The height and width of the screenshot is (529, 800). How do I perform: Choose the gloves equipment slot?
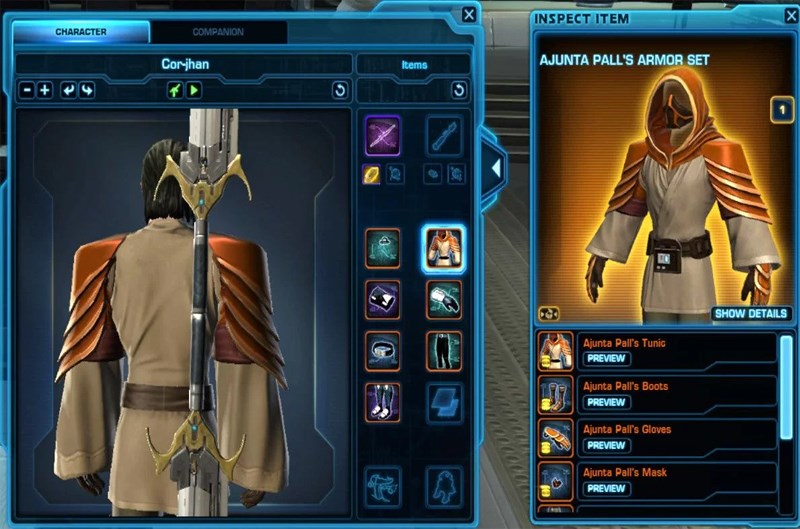[x=443, y=298]
